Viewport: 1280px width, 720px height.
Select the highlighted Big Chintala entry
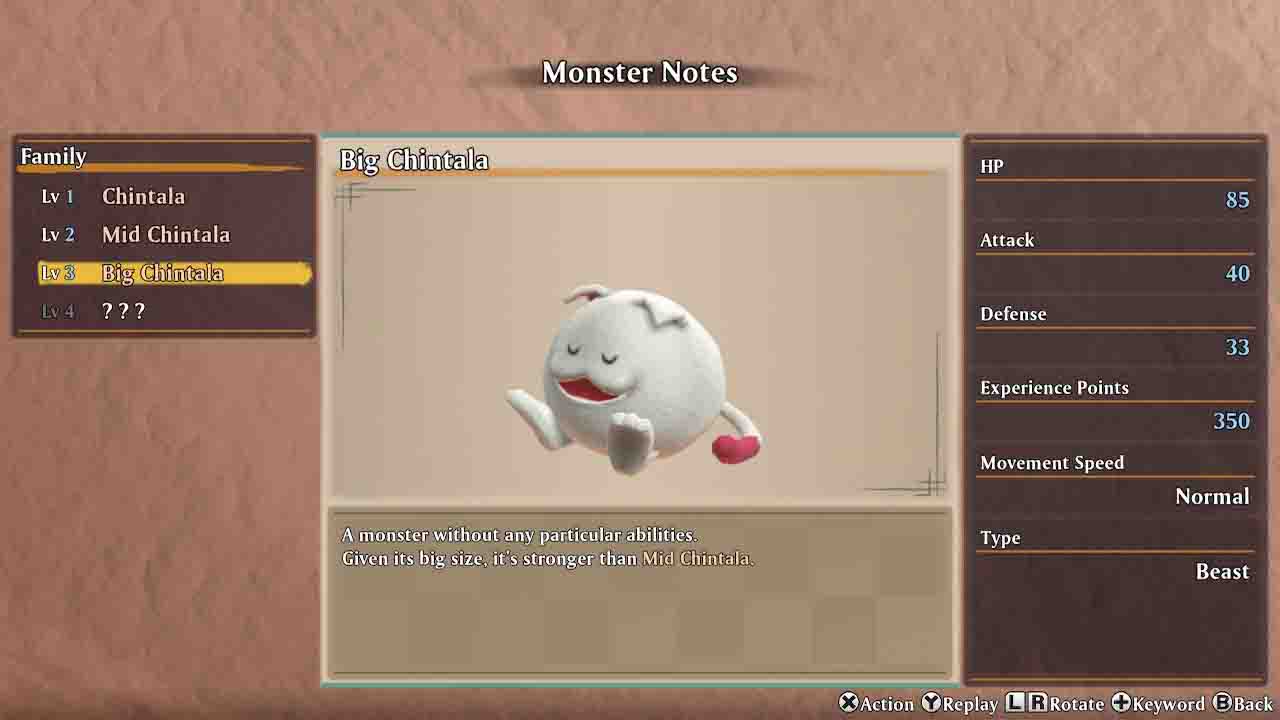pyautogui.click(x=163, y=273)
